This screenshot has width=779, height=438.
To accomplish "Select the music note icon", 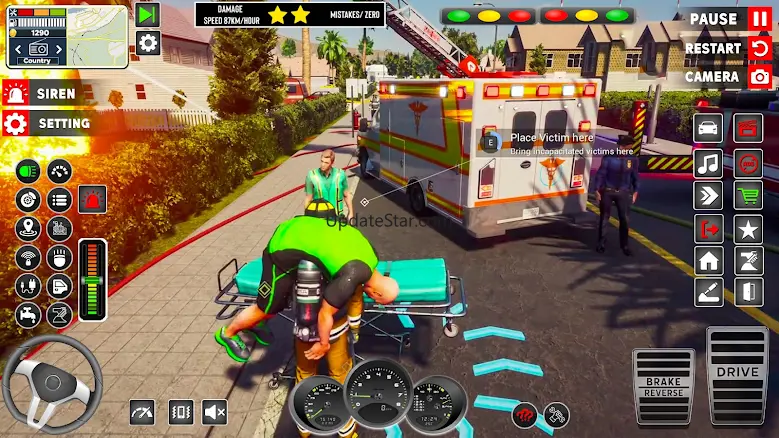I will coord(708,162).
